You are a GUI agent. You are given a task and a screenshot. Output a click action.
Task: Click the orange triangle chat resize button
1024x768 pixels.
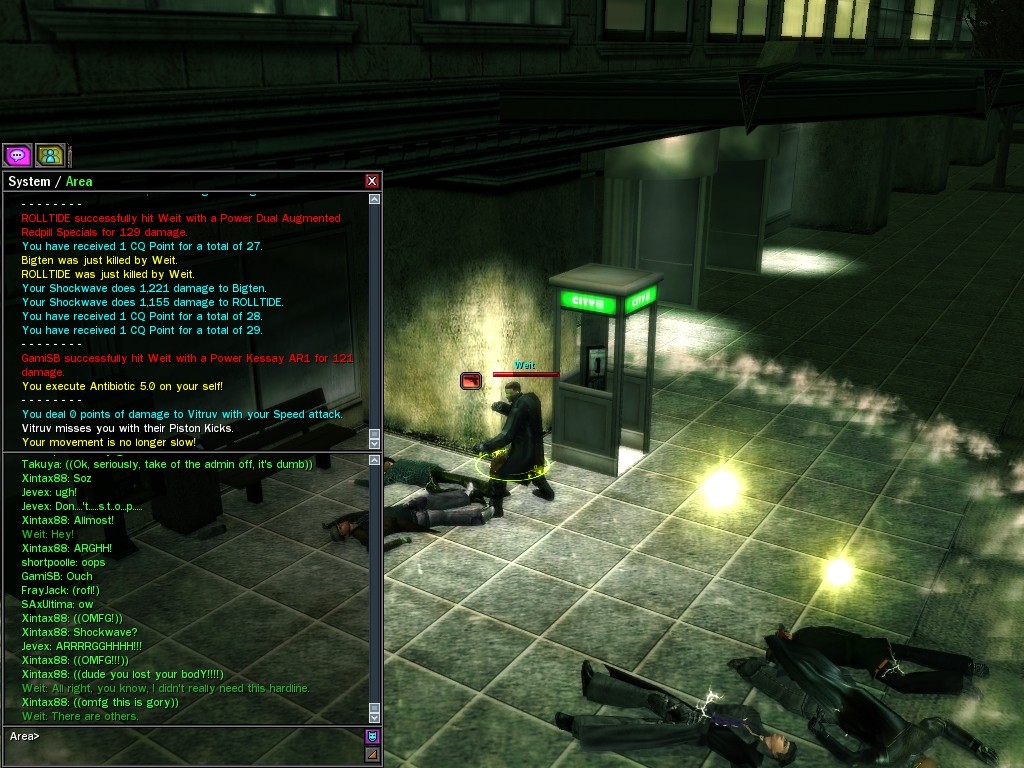pos(372,754)
